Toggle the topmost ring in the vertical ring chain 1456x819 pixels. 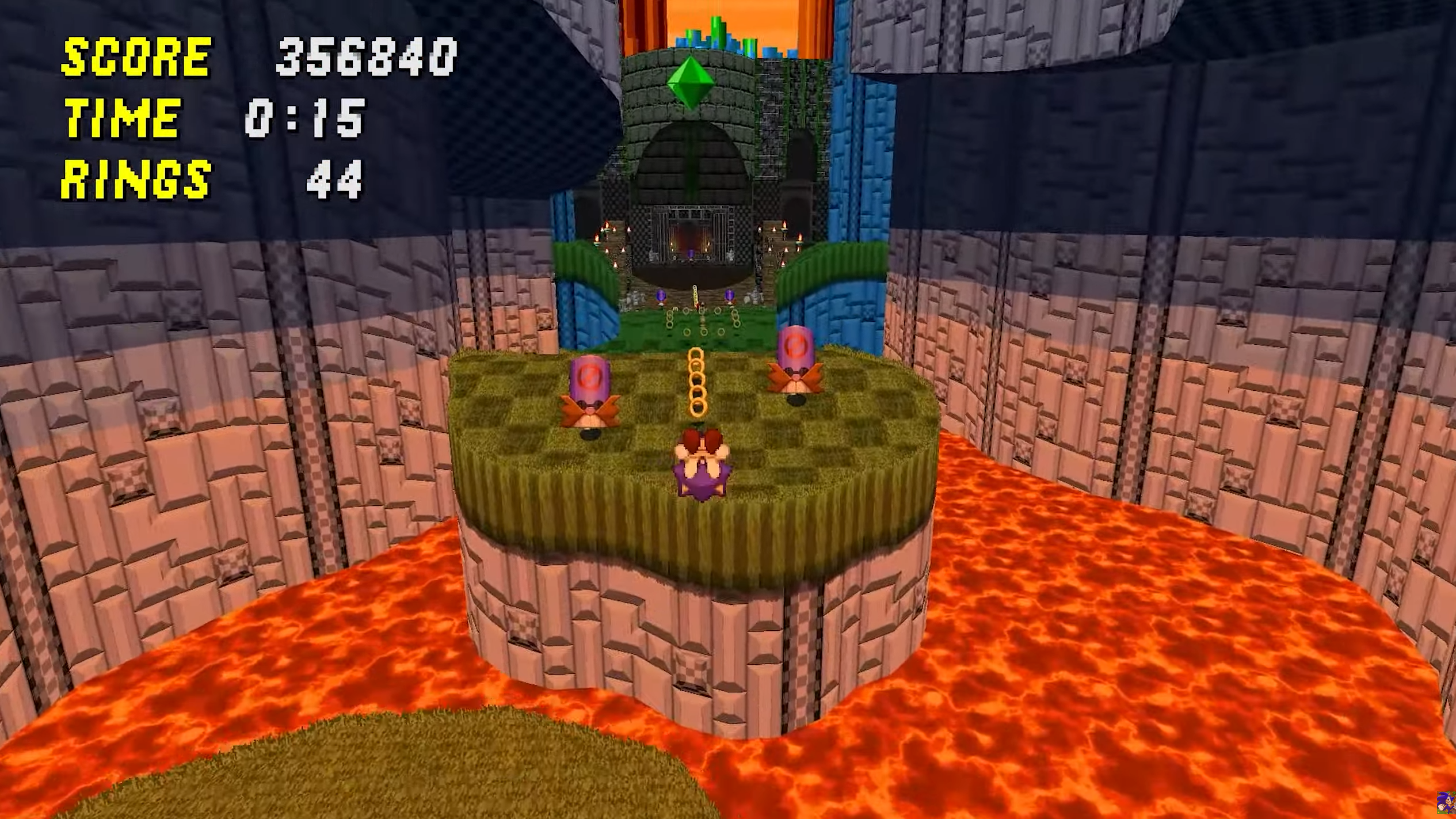point(696,352)
